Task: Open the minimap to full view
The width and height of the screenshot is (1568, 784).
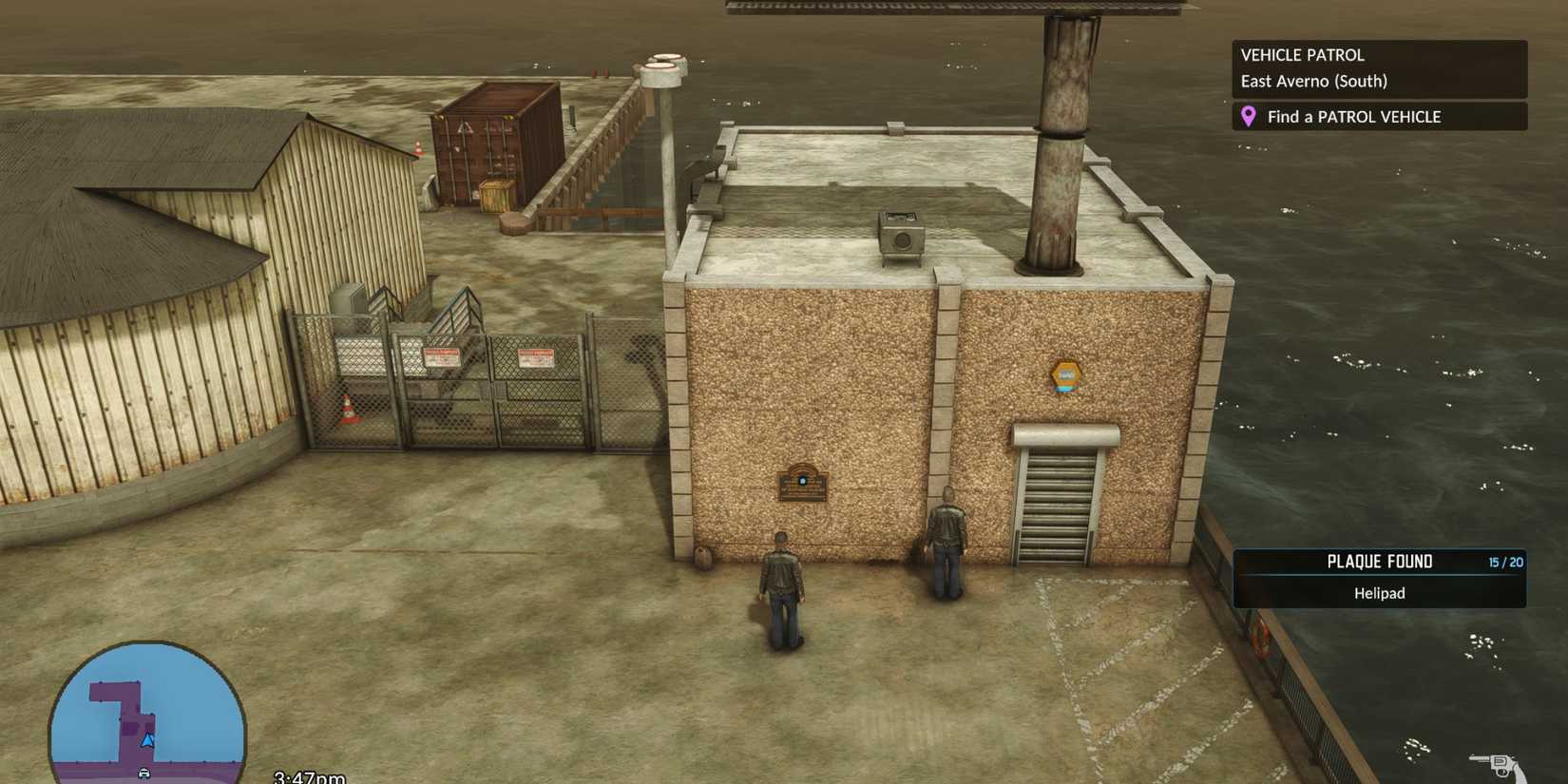Action: (x=147, y=711)
